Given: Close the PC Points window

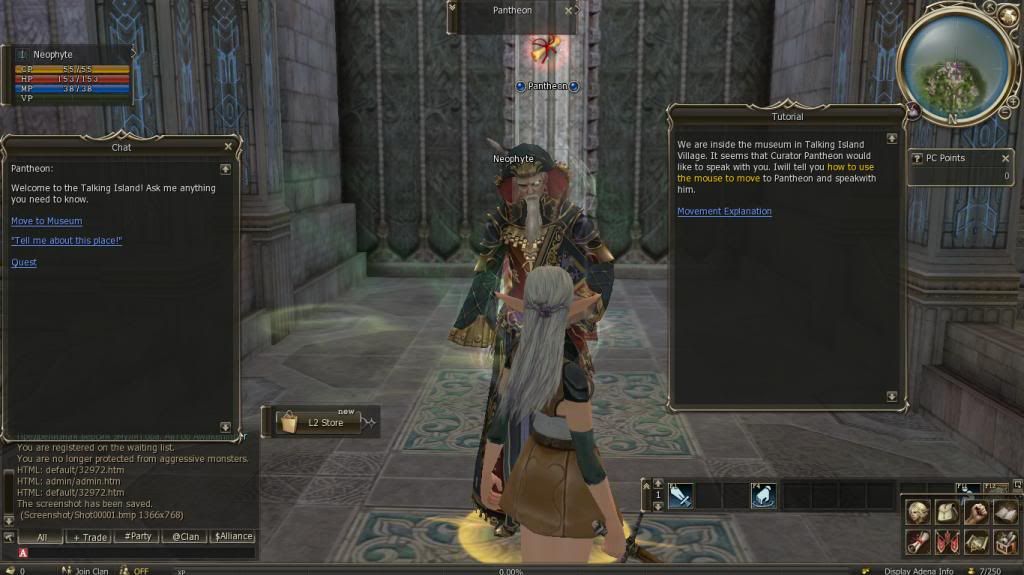Looking at the screenshot, I should [1005, 158].
